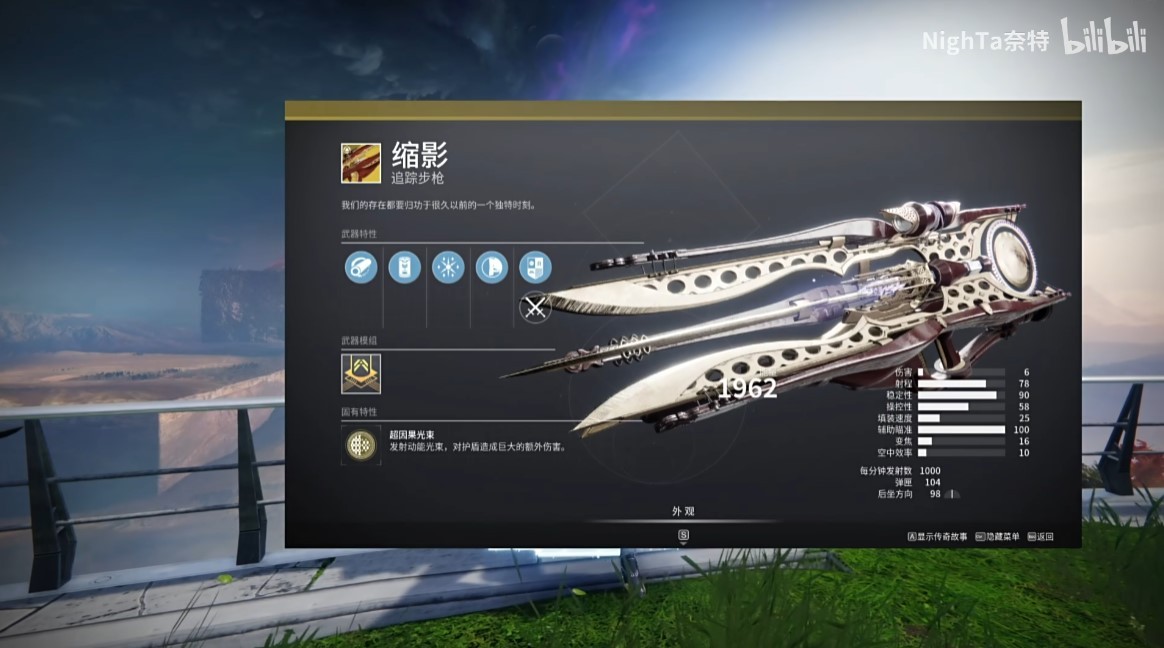Viewport: 1164px width, 648px height.
Task: Pick the half-circle face trait perk
Action: coord(491,267)
